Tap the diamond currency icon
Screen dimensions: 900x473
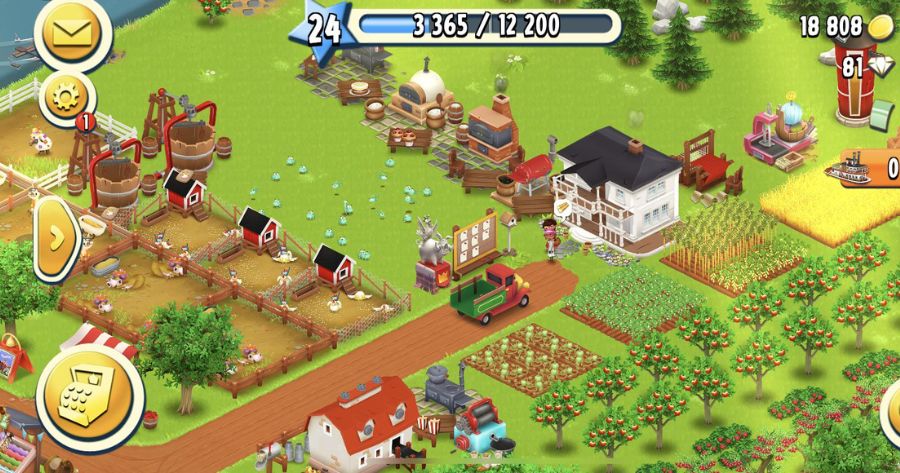(882, 67)
